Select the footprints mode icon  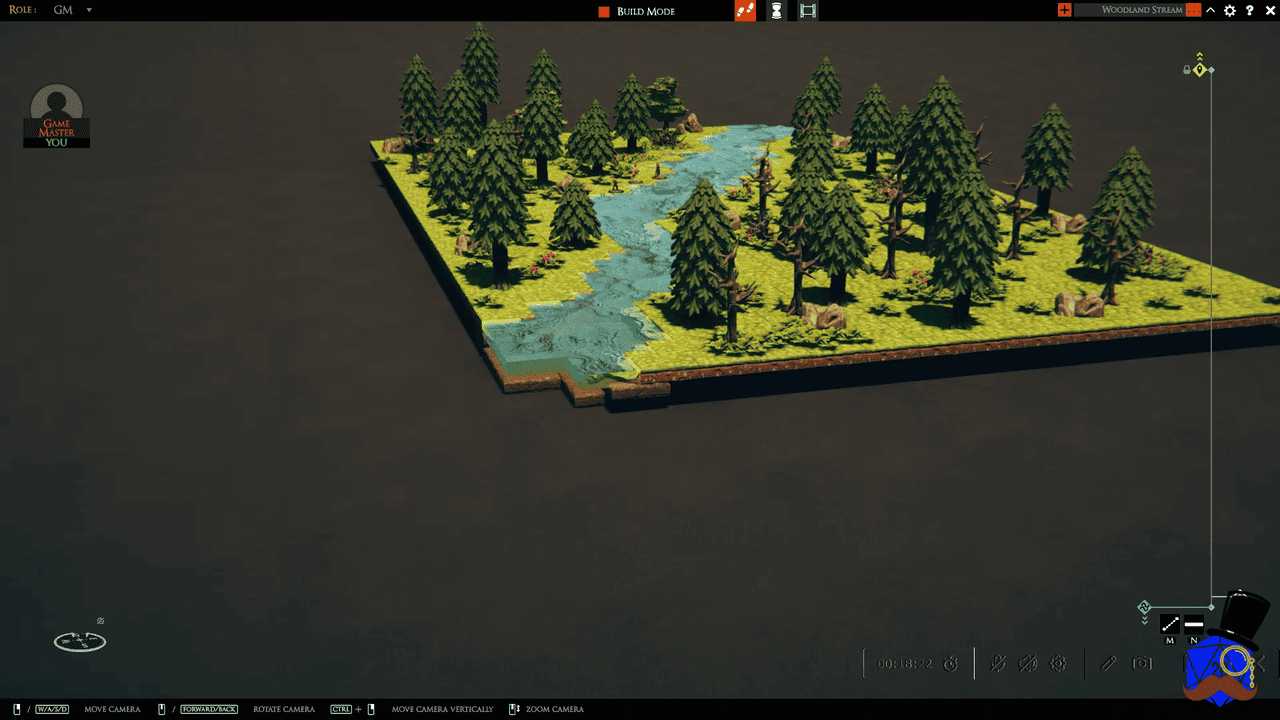(x=745, y=11)
